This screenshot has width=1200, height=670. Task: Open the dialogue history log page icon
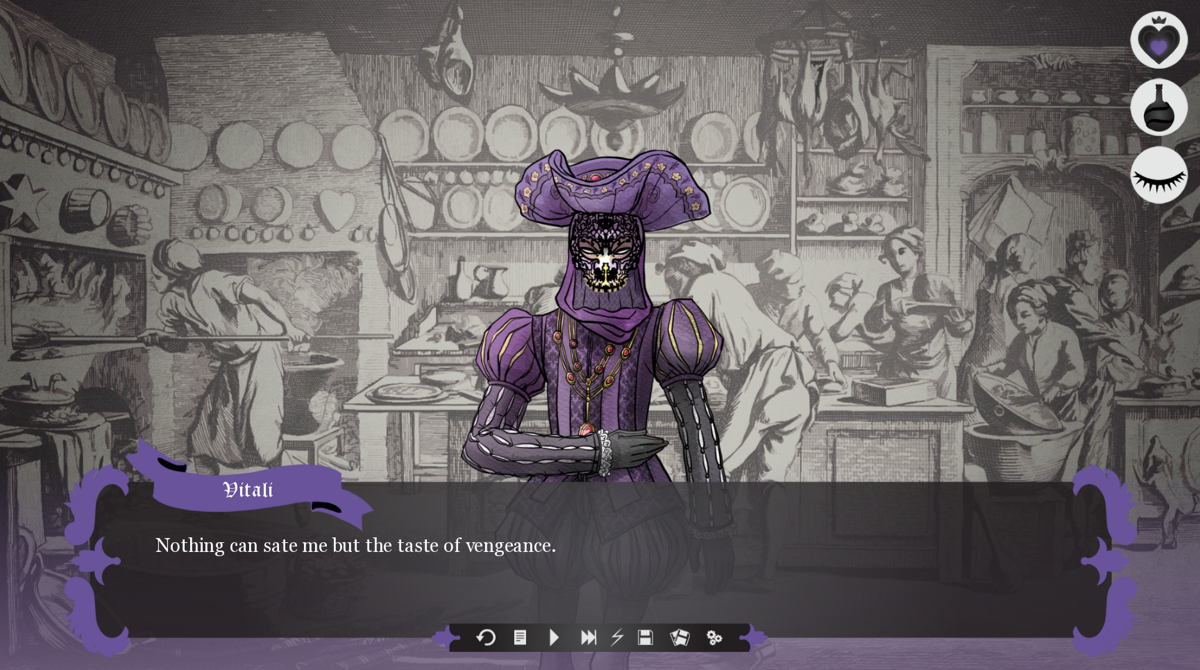pyautogui.click(x=520, y=637)
